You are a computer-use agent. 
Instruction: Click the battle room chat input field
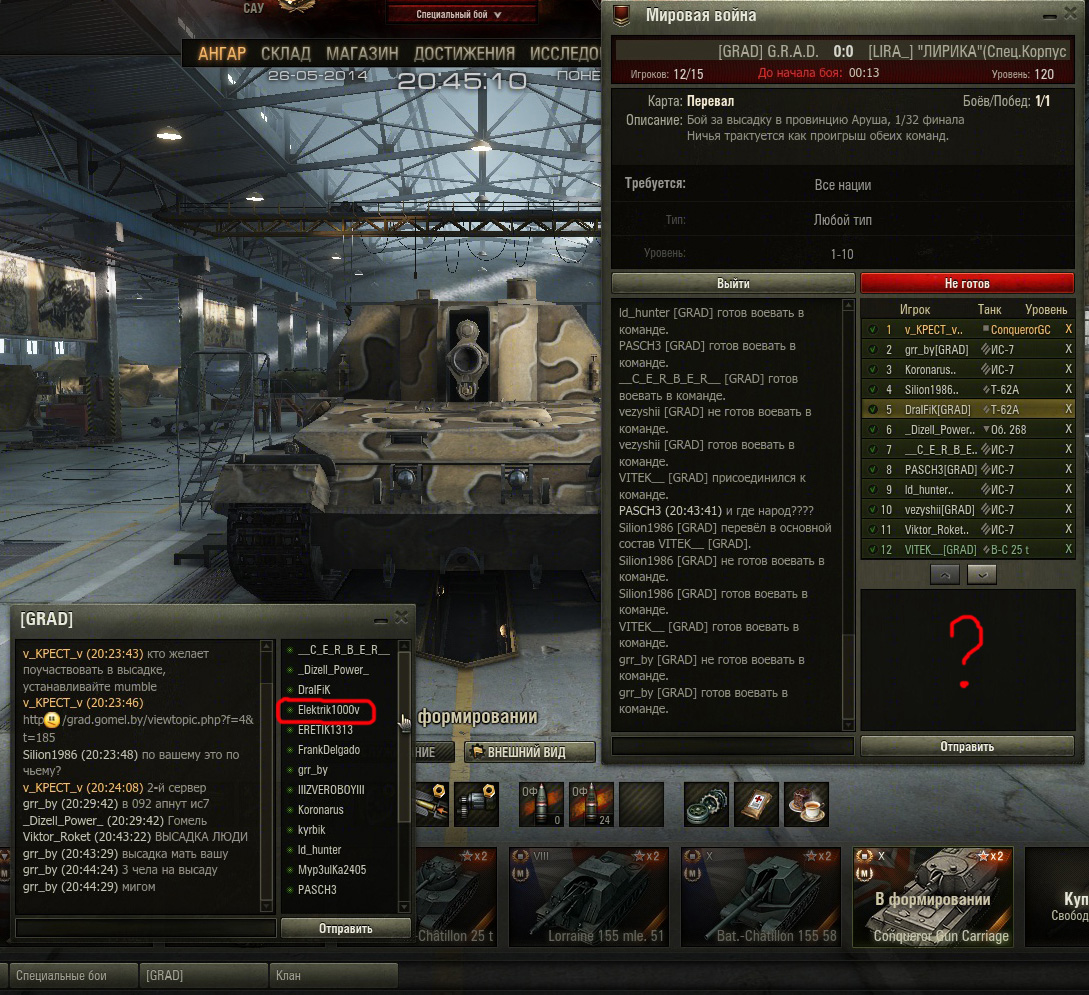[732, 746]
